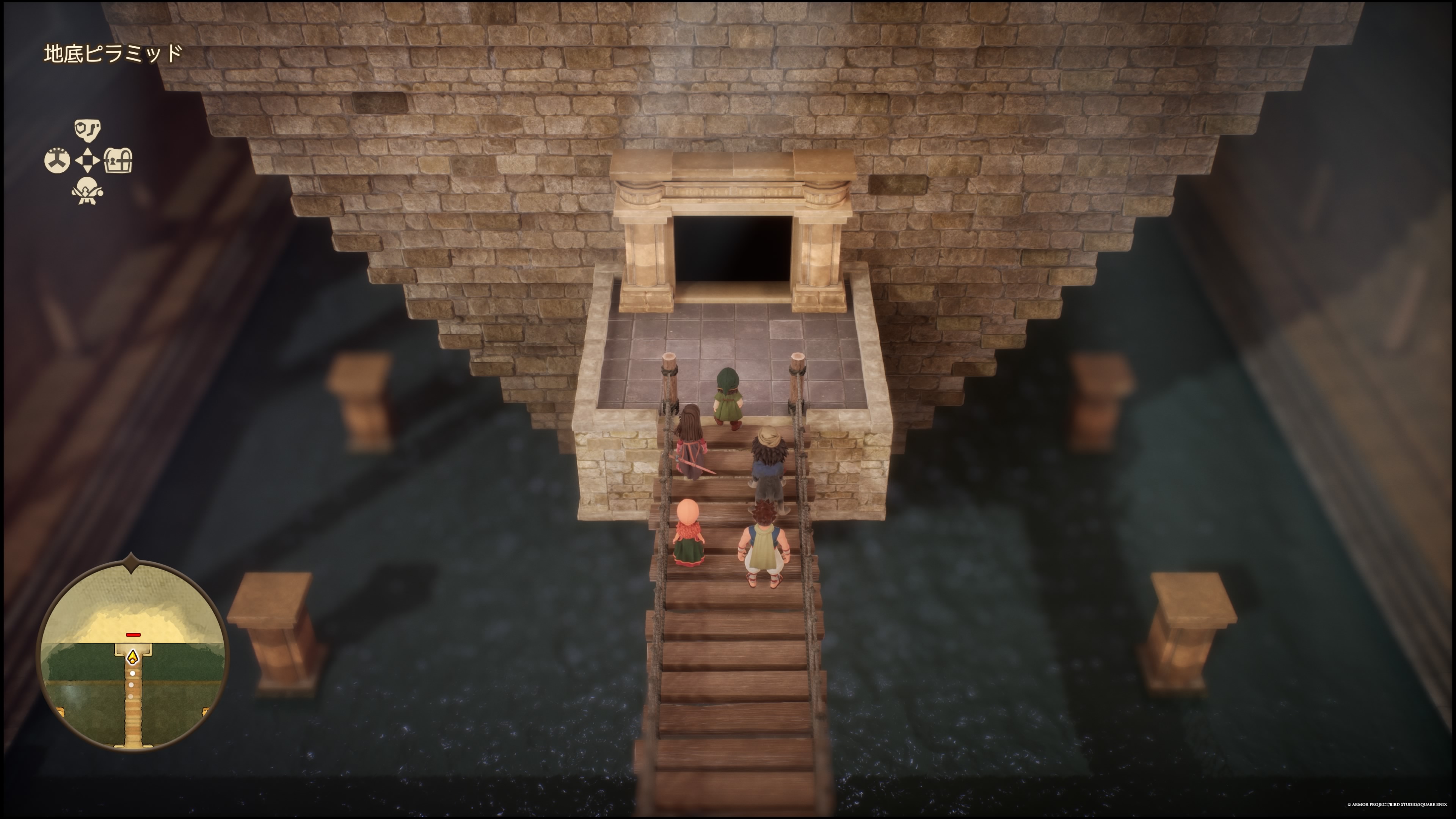Screen dimensions: 1456x819
Task: Open the map fragment shortcut icon
Action: coord(87,130)
